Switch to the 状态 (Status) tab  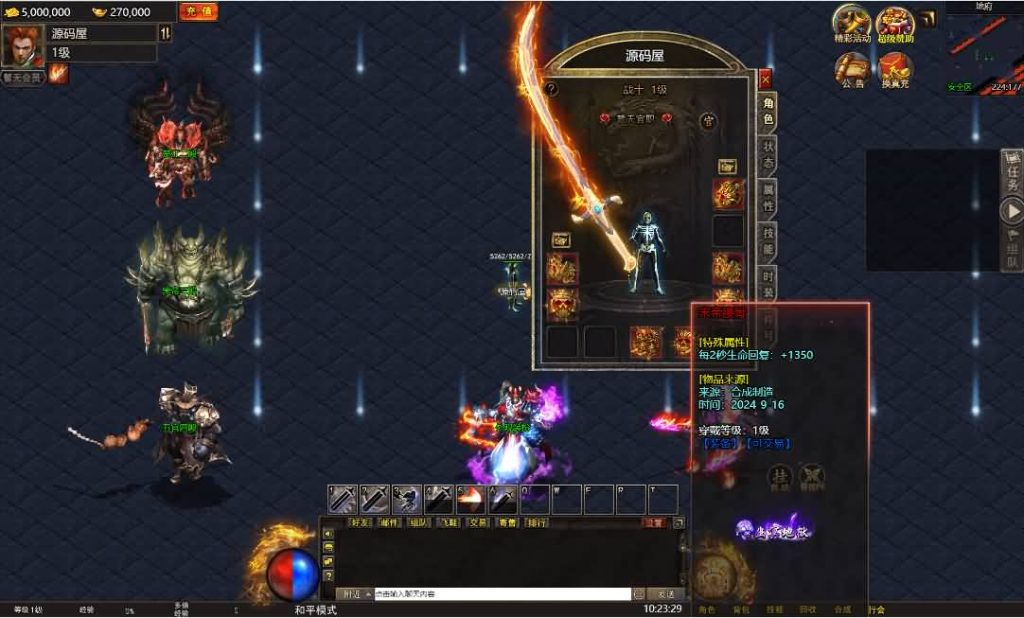[768, 155]
